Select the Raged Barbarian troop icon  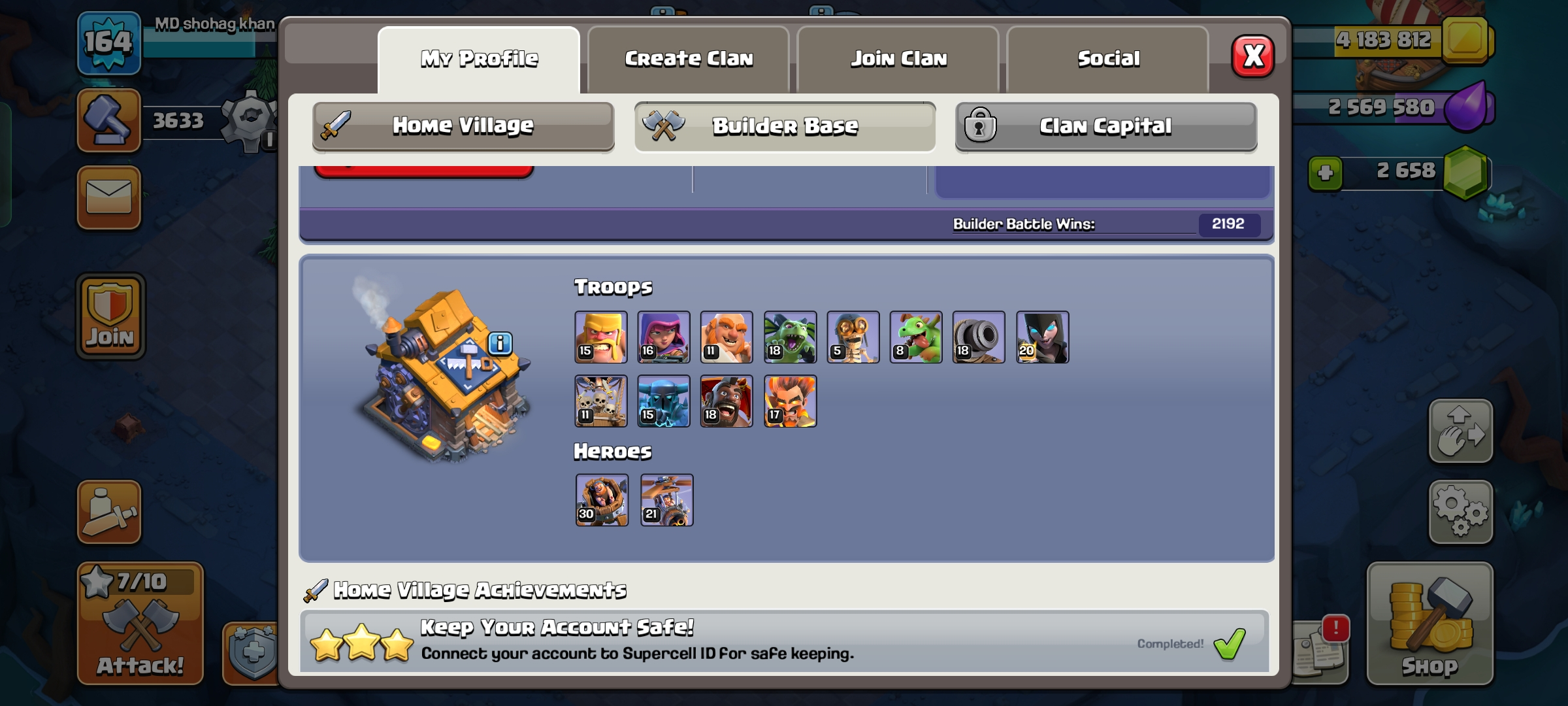(601, 337)
